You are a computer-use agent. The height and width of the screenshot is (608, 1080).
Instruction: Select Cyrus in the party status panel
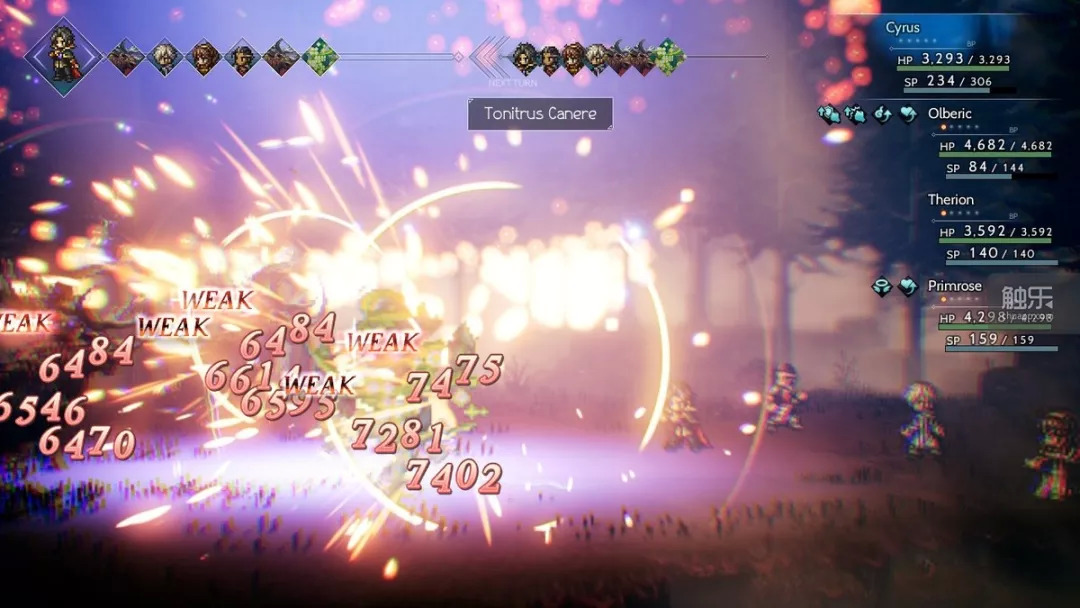(903, 28)
